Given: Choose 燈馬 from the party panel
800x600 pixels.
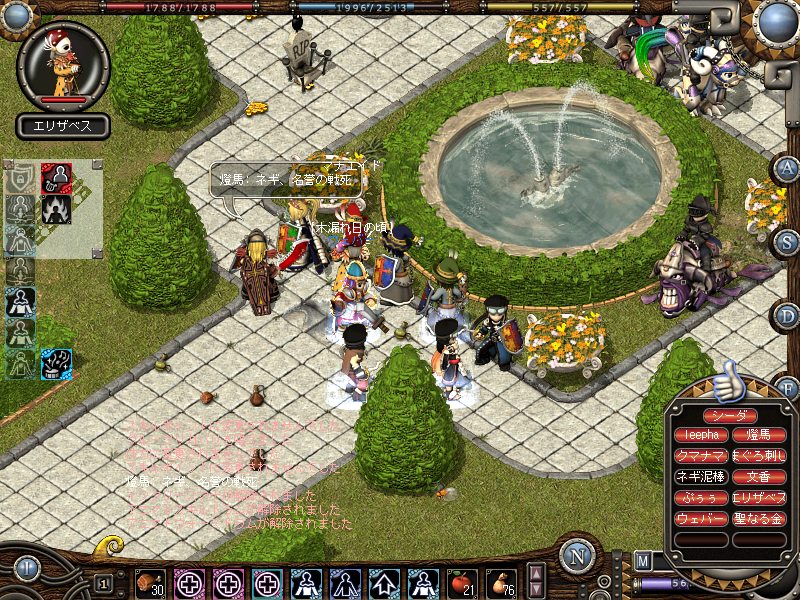Looking at the screenshot, I should click(759, 435).
